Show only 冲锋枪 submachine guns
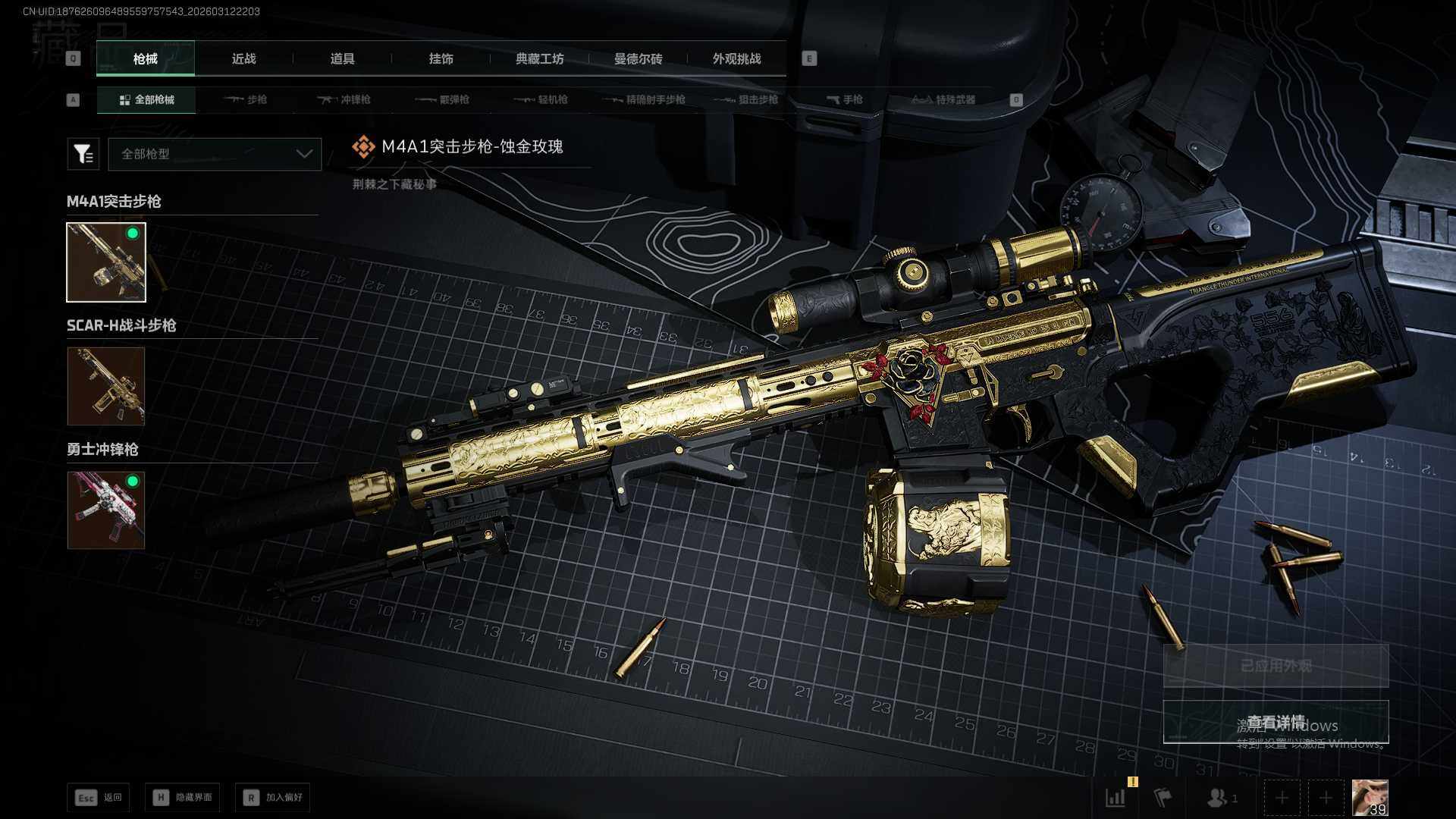The image size is (1456, 819). tap(344, 99)
